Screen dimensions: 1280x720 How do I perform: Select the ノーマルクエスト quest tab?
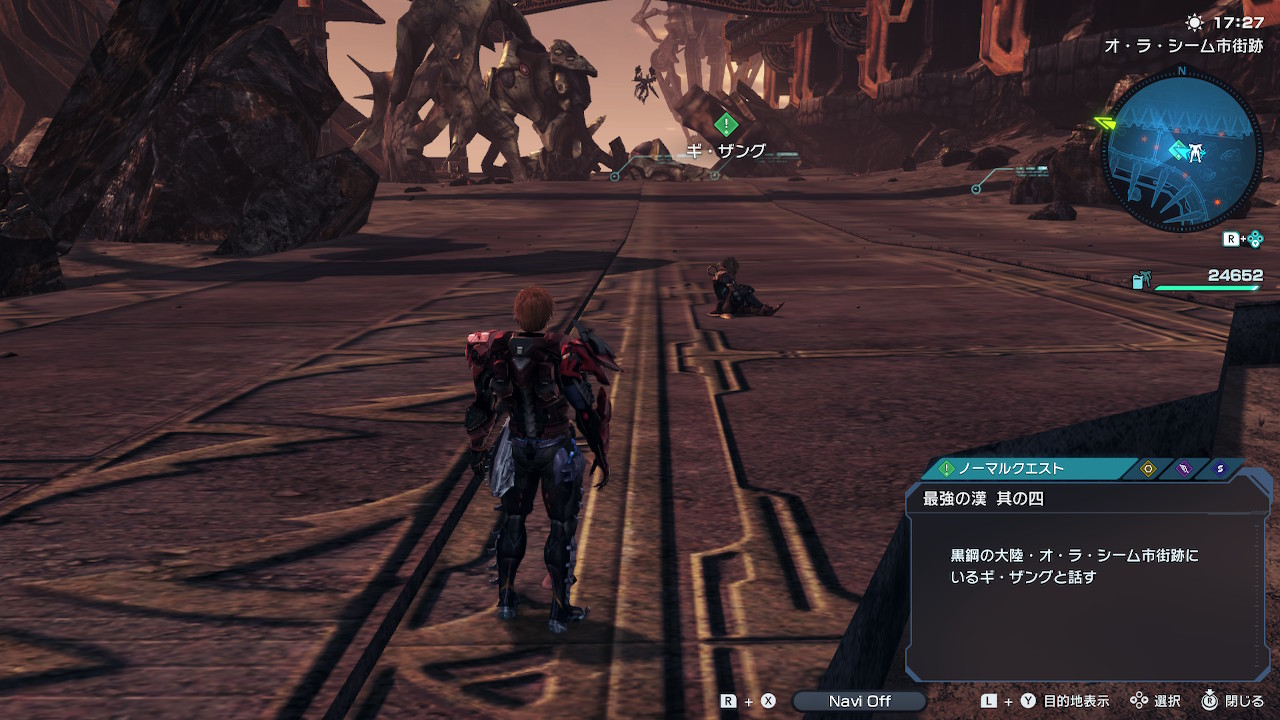point(1010,468)
